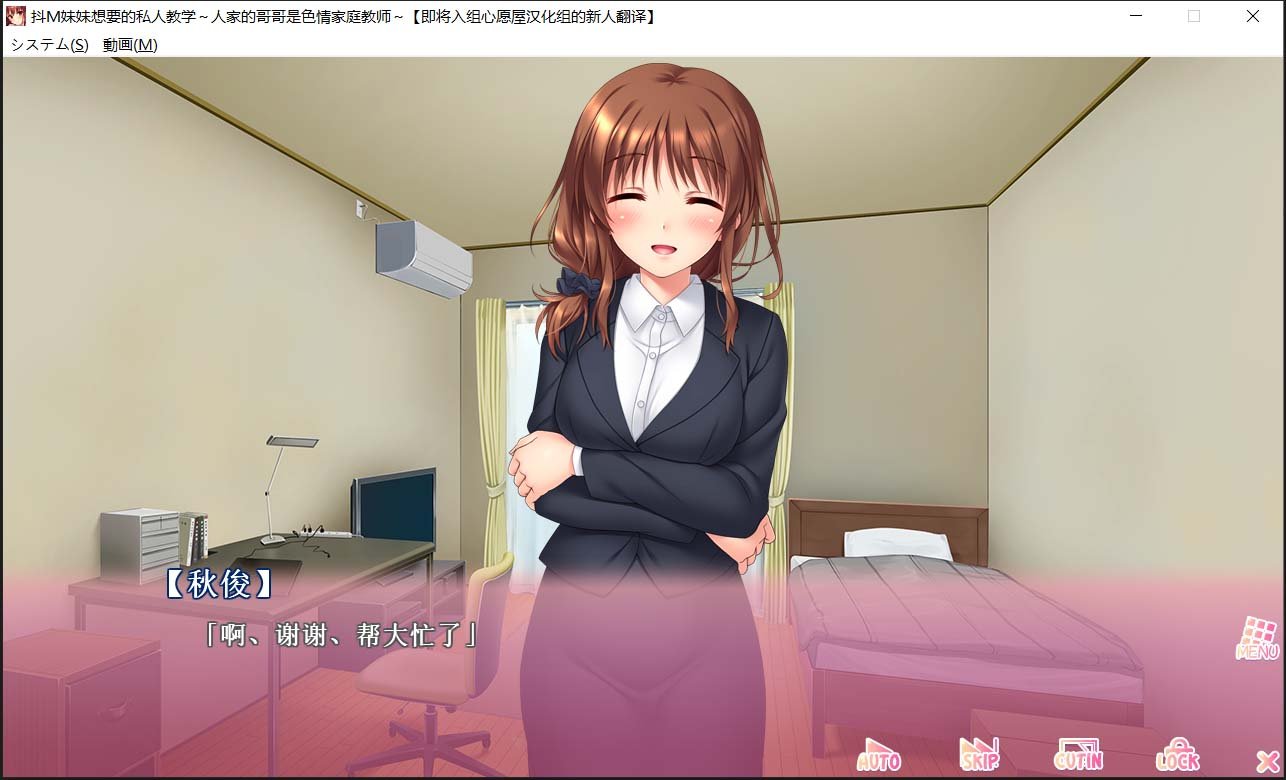Minimize the game window
The height and width of the screenshot is (780, 1286).
(1136, 16)
